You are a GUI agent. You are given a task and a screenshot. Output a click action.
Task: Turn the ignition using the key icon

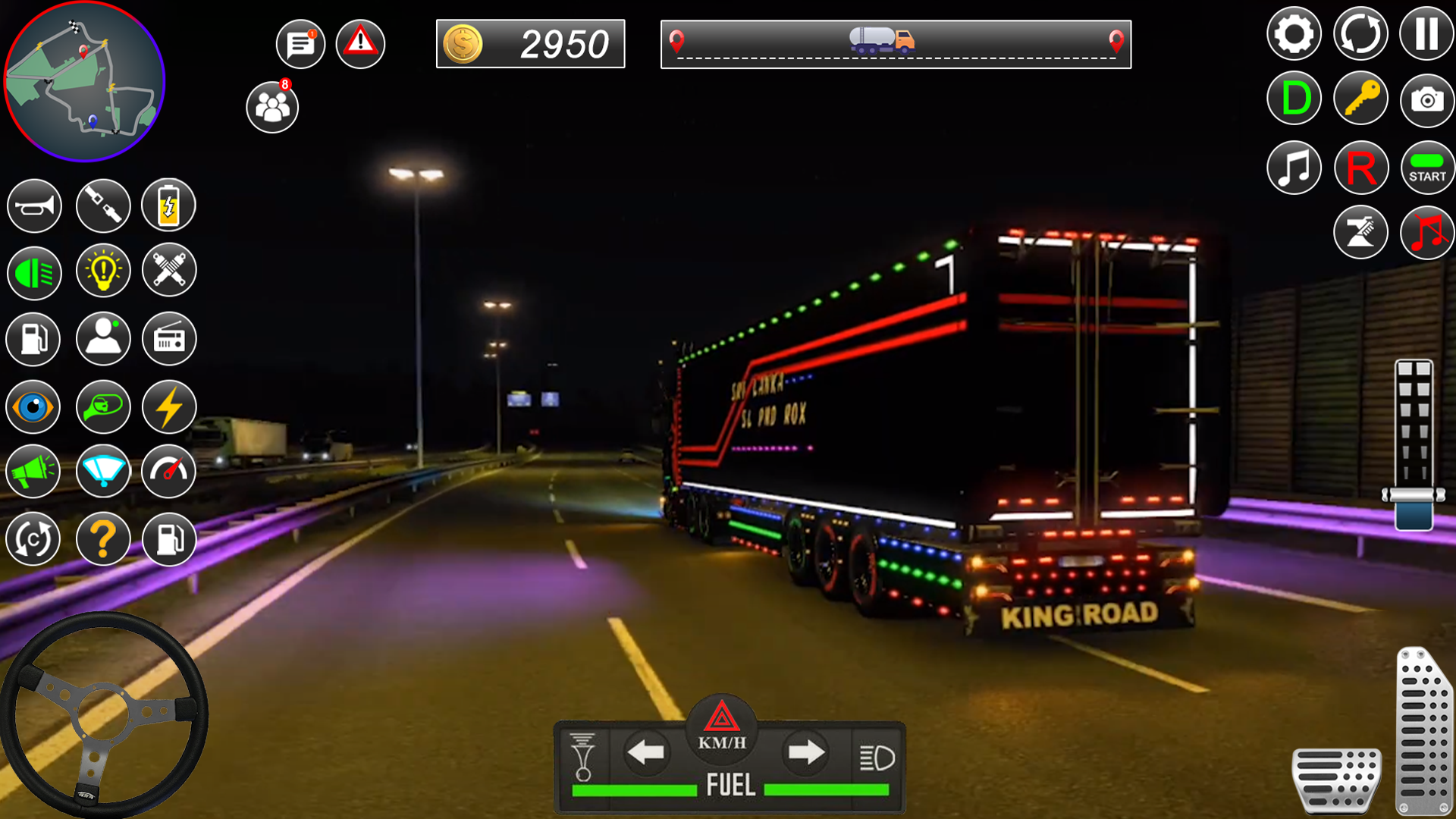[x=1360, y=98]
